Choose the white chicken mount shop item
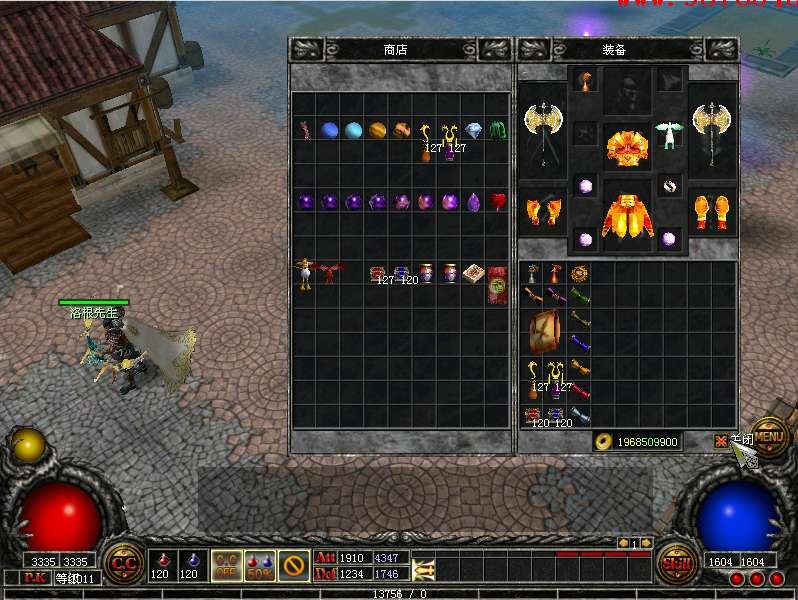This screenshot has width=798, height=600. point(305,274)
